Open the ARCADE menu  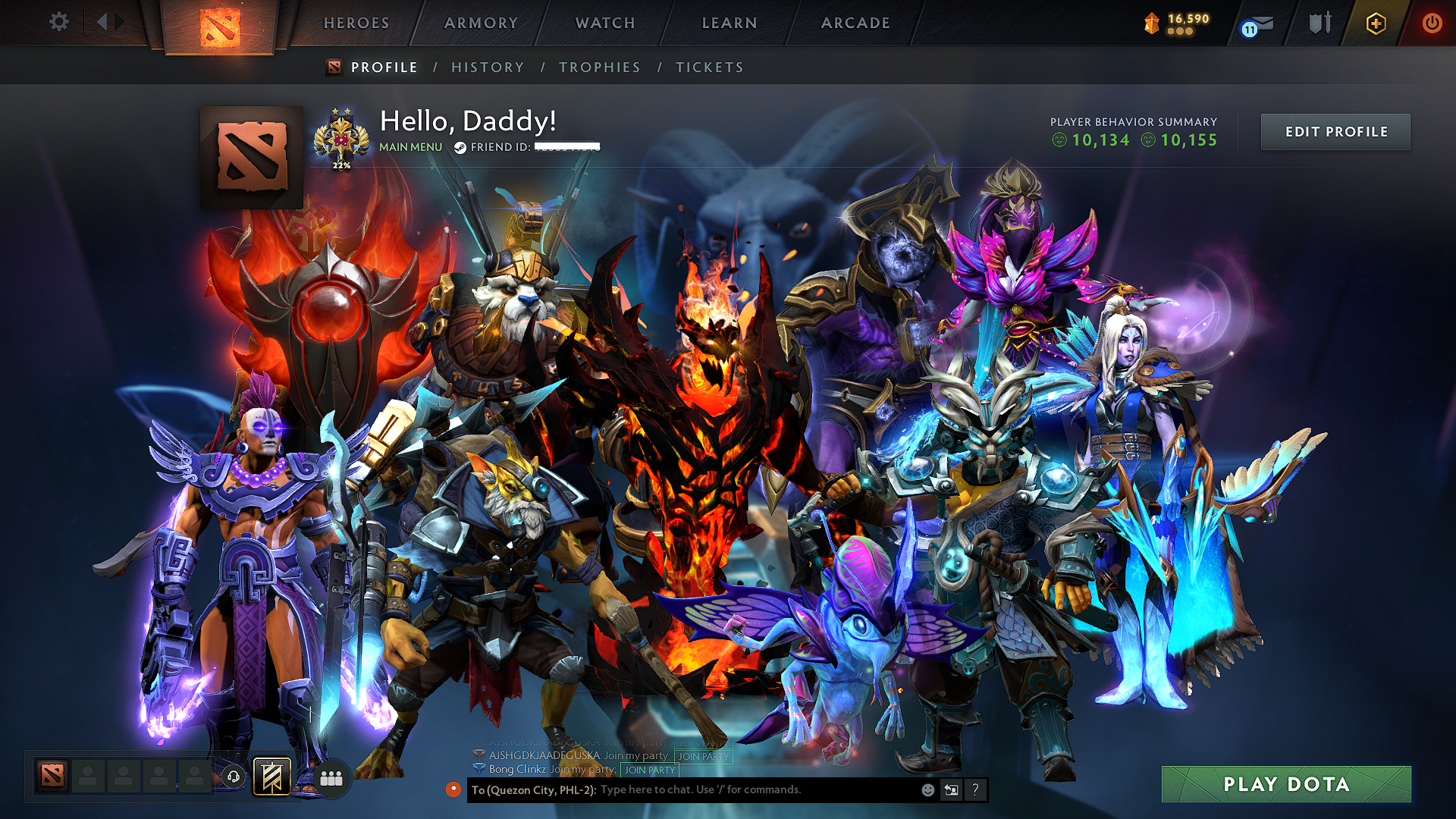855,23
